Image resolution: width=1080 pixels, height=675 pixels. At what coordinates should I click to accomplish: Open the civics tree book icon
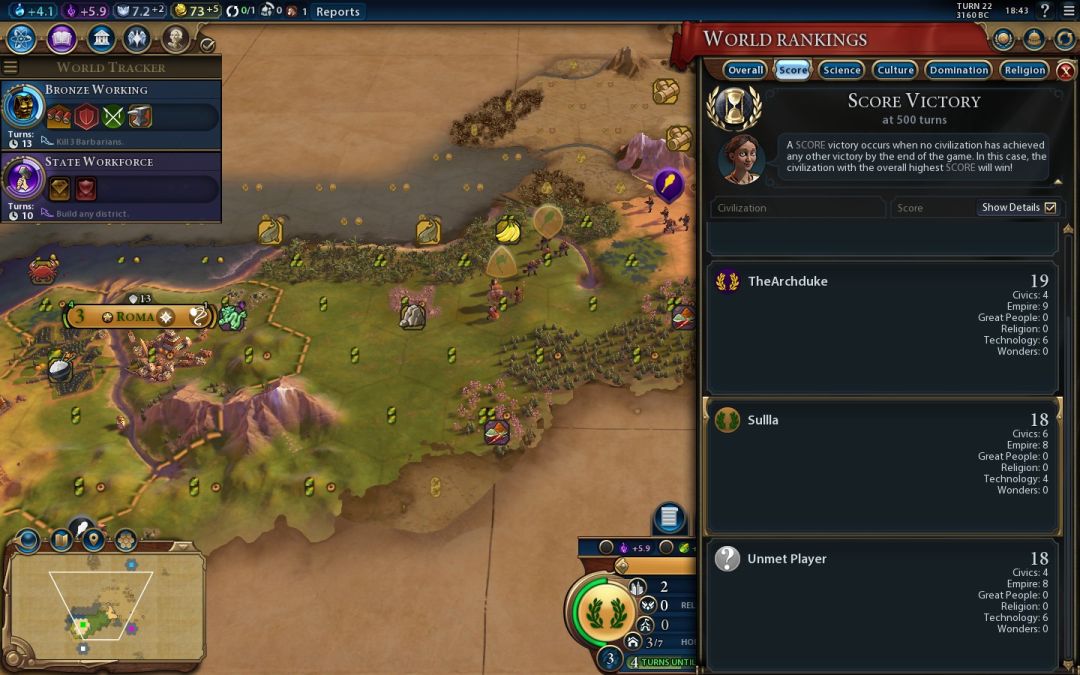point(61,39)
